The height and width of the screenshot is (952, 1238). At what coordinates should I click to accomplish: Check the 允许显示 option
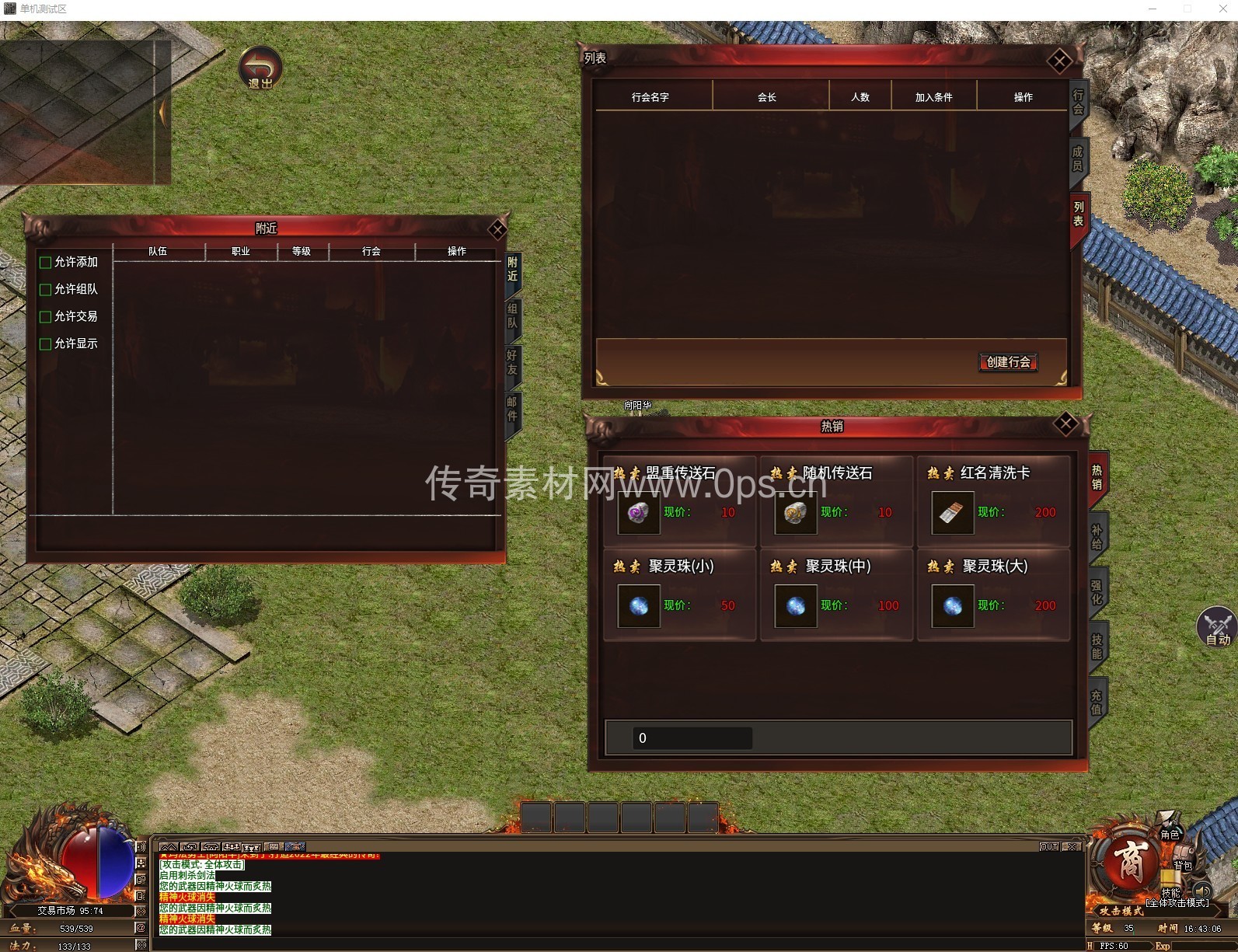[46, 344]
